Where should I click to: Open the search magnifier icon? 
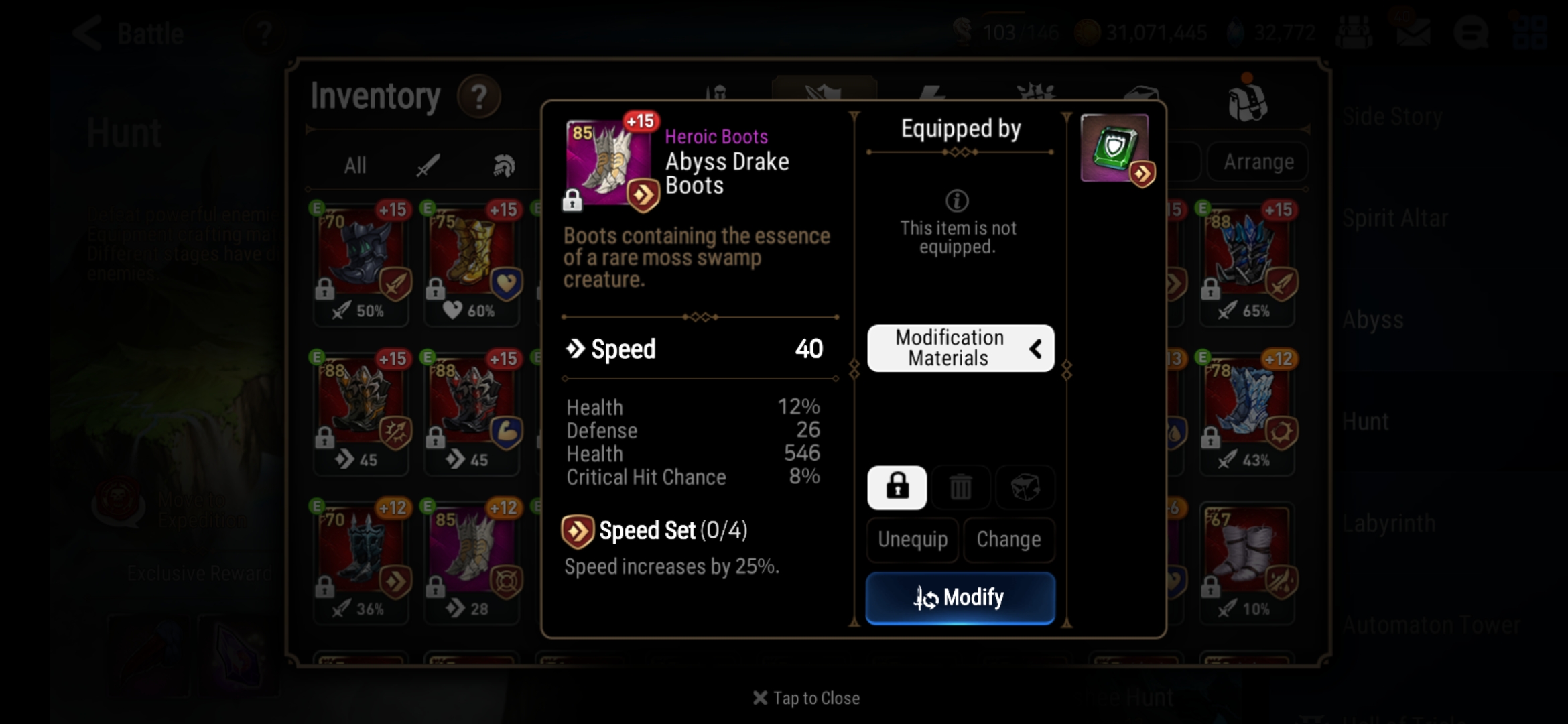pos(1472,30)
